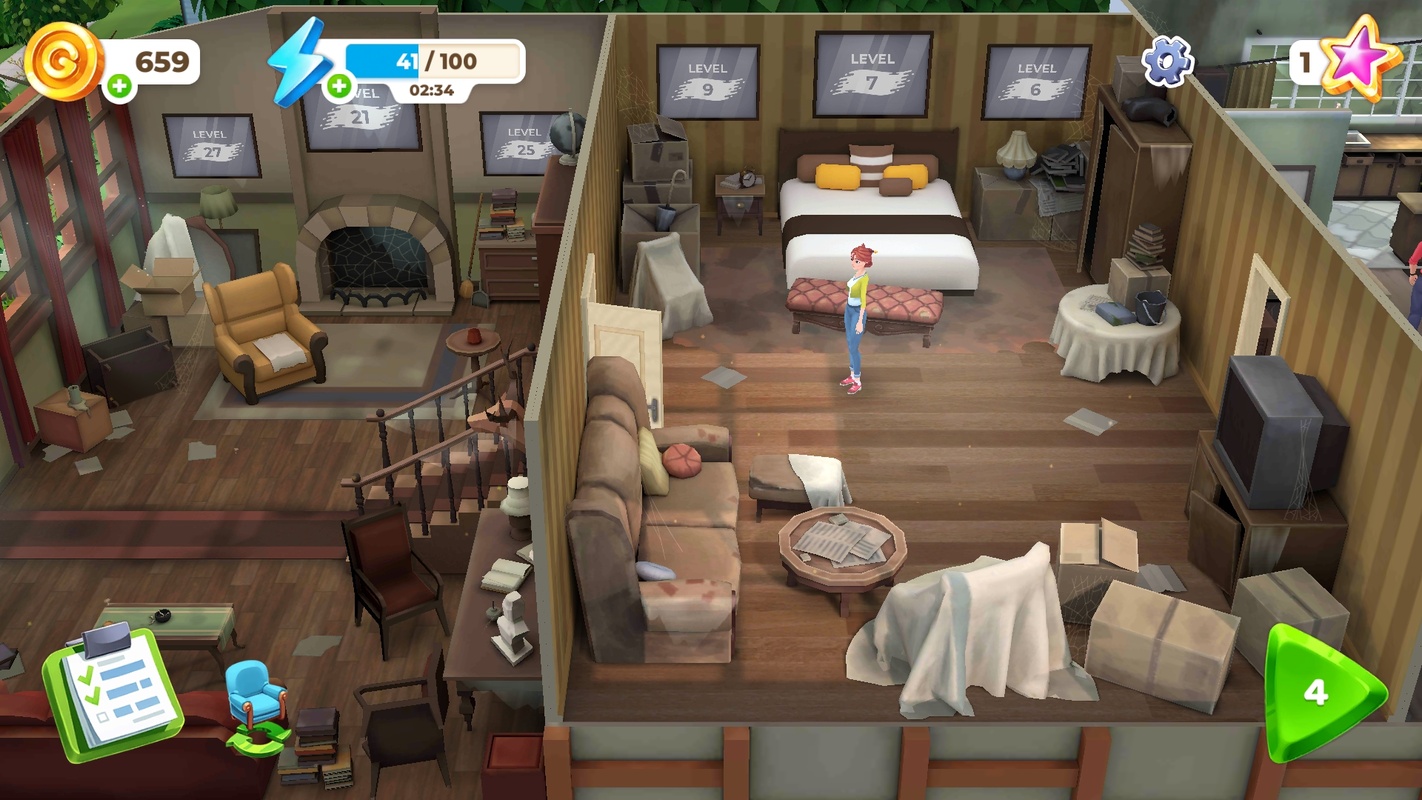Open the settings gear icon
Image resolution: width=1422 pixels, height=800 pixels.
point(1167,61)
